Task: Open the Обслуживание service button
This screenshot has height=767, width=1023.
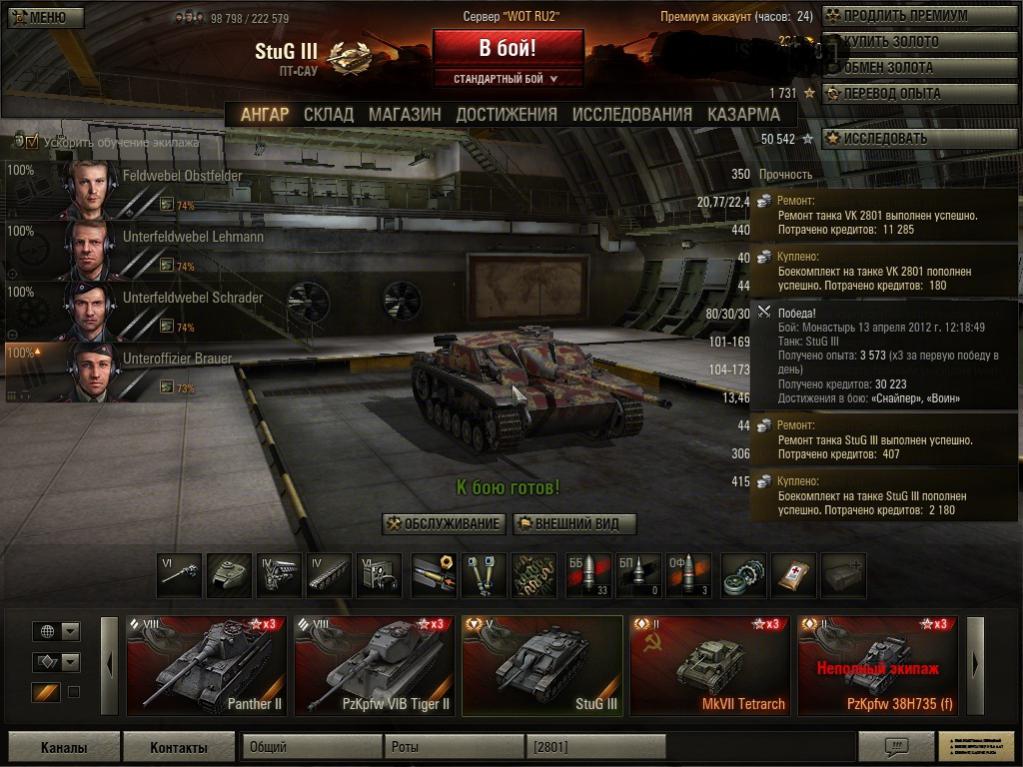Action: tap(444, 524)
